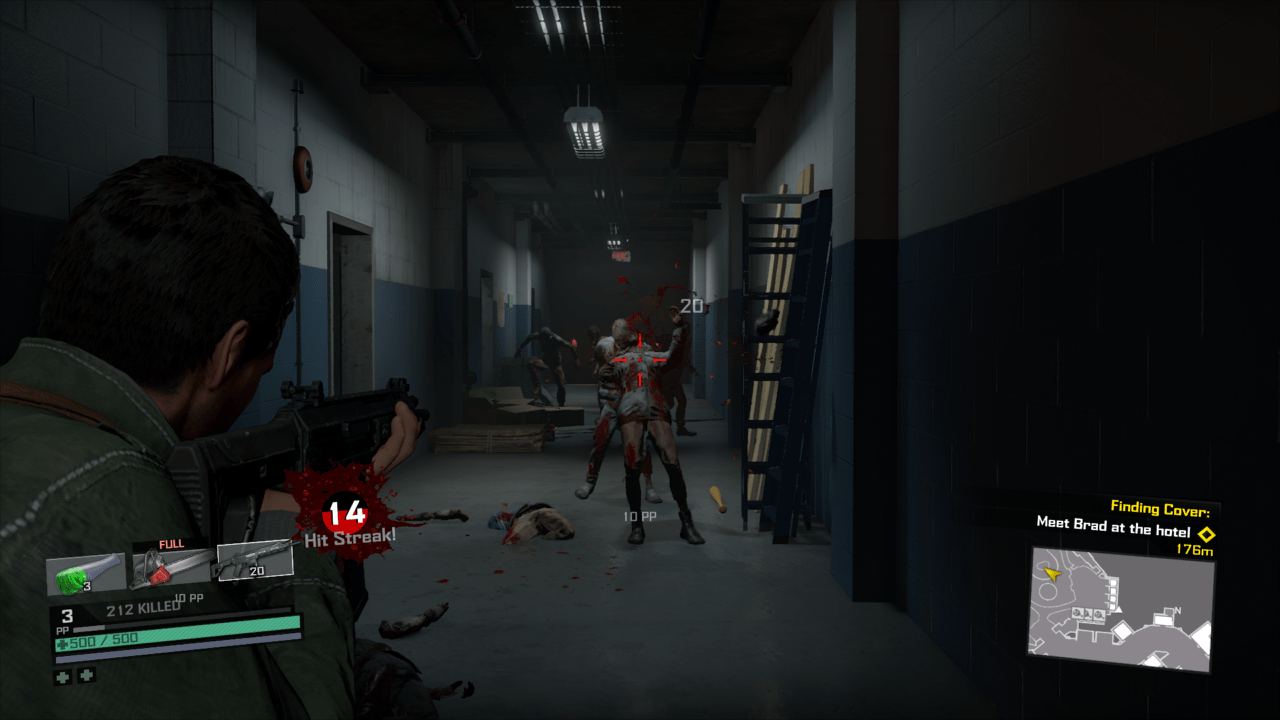Open the minimap

pyautogui.click(x=1121, y=608)
